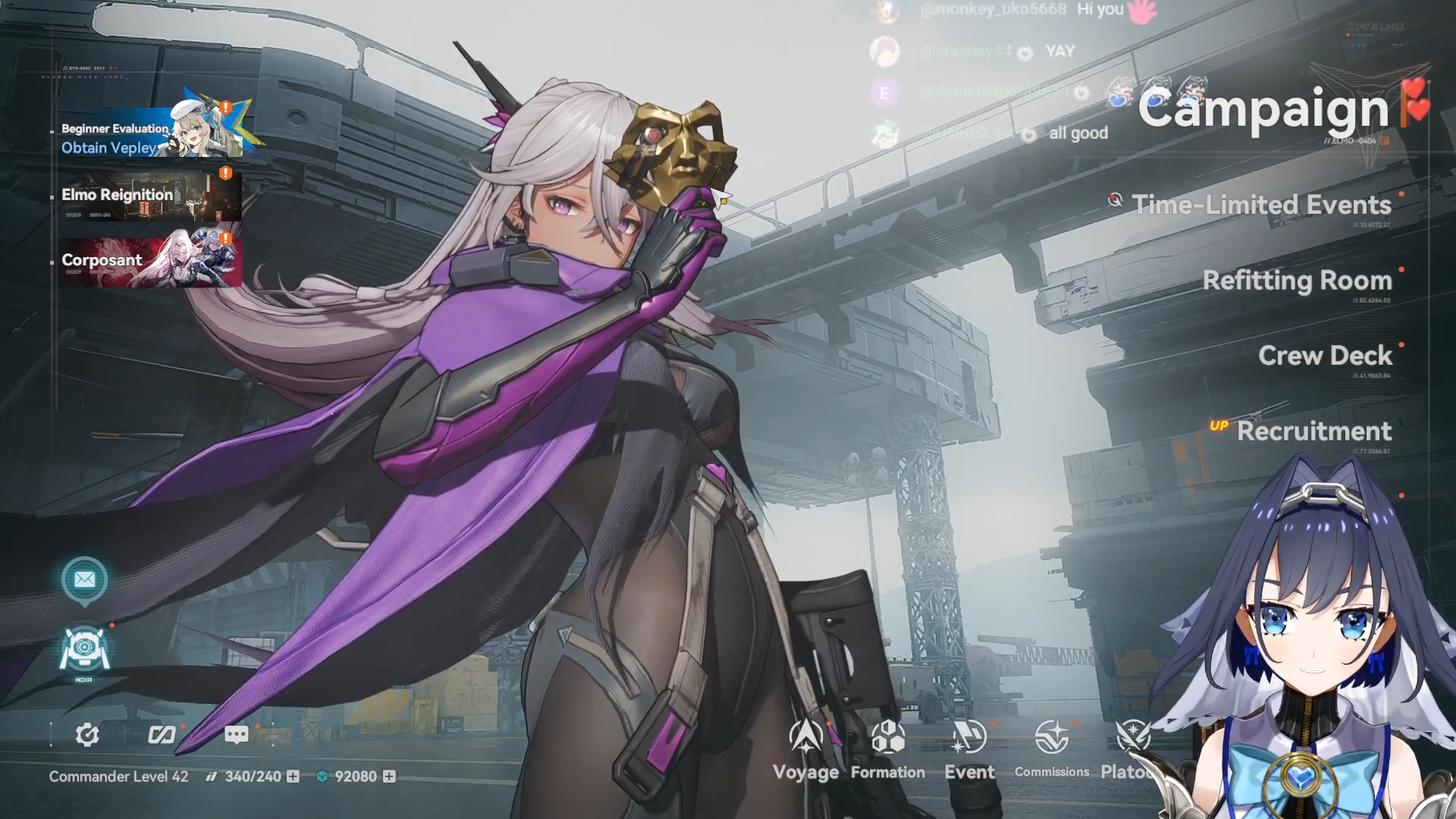Open settings via the gear icon

(x=87, y=735)
